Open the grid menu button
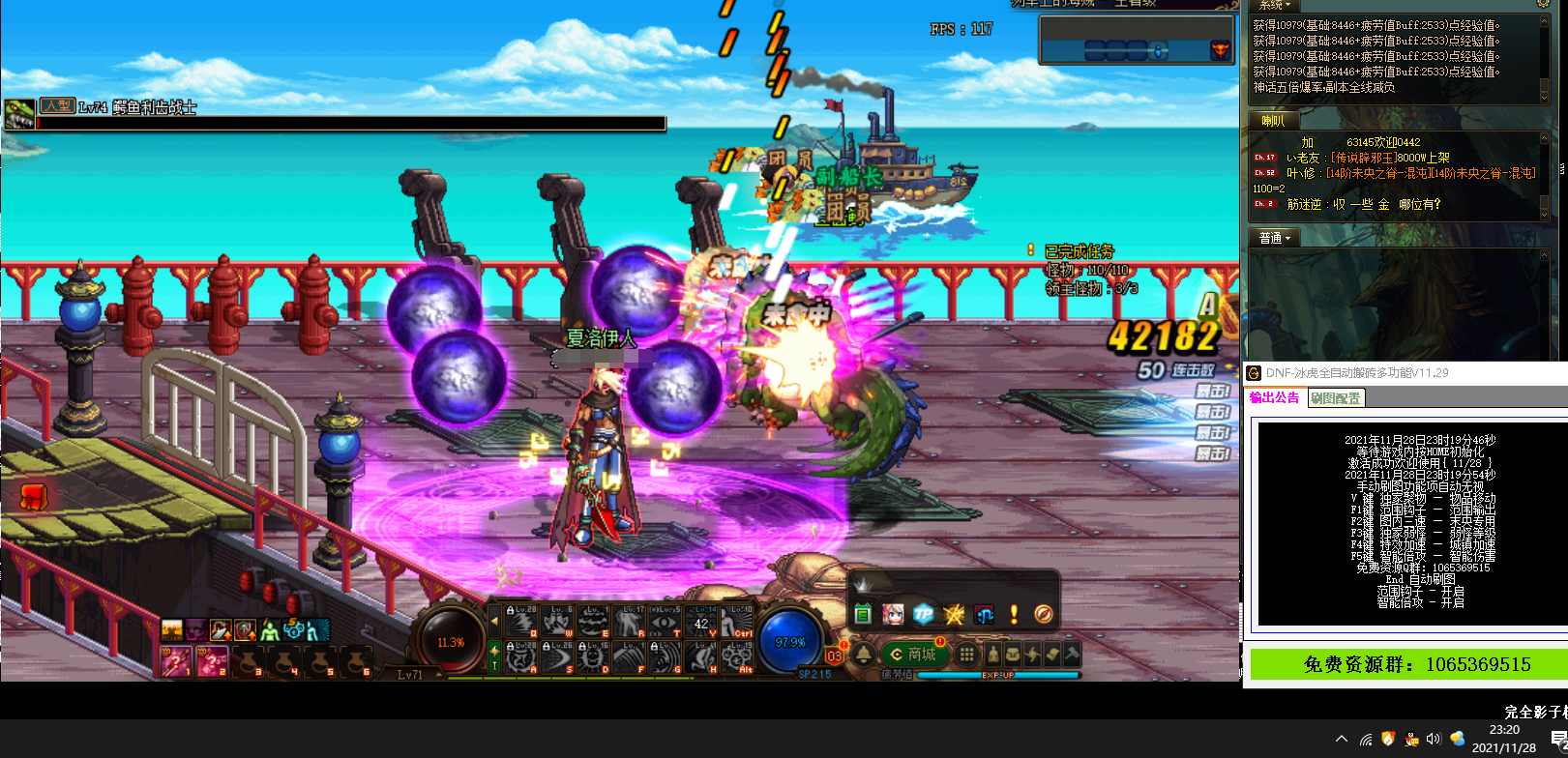The height and width of the screenshot is (758, 1568). [x=965, y=655]
